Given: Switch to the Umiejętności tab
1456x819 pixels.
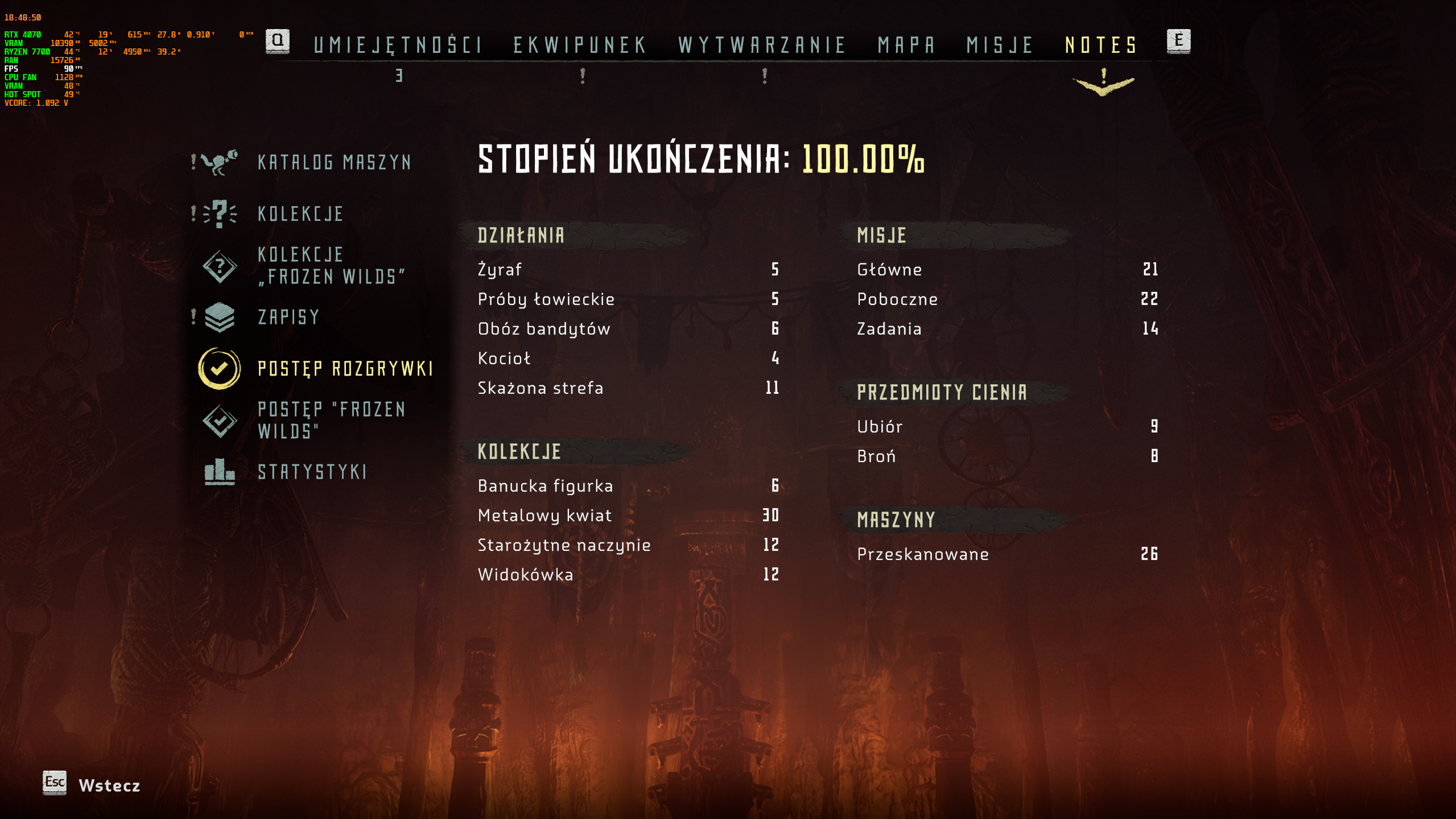Looking at the screenshot, I should 398,45.
